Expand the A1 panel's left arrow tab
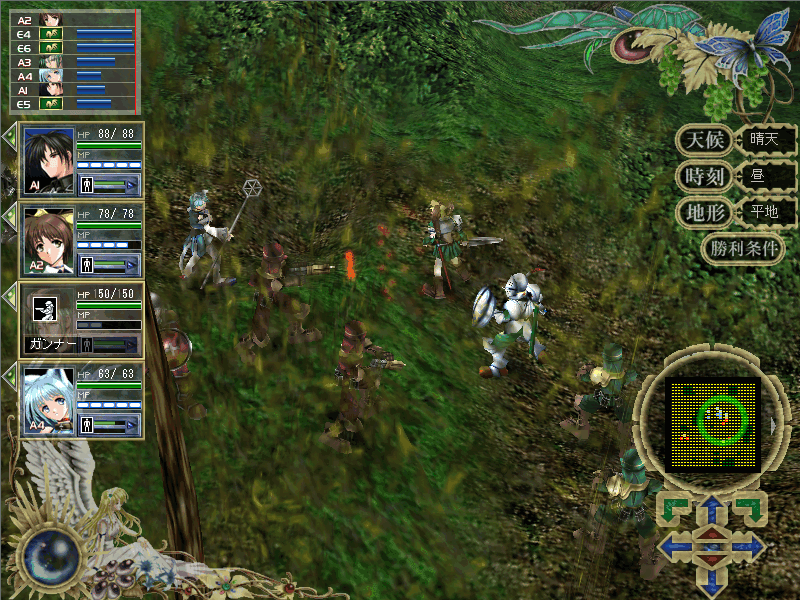This screenshot has height=600, width=800. (10, 136)
